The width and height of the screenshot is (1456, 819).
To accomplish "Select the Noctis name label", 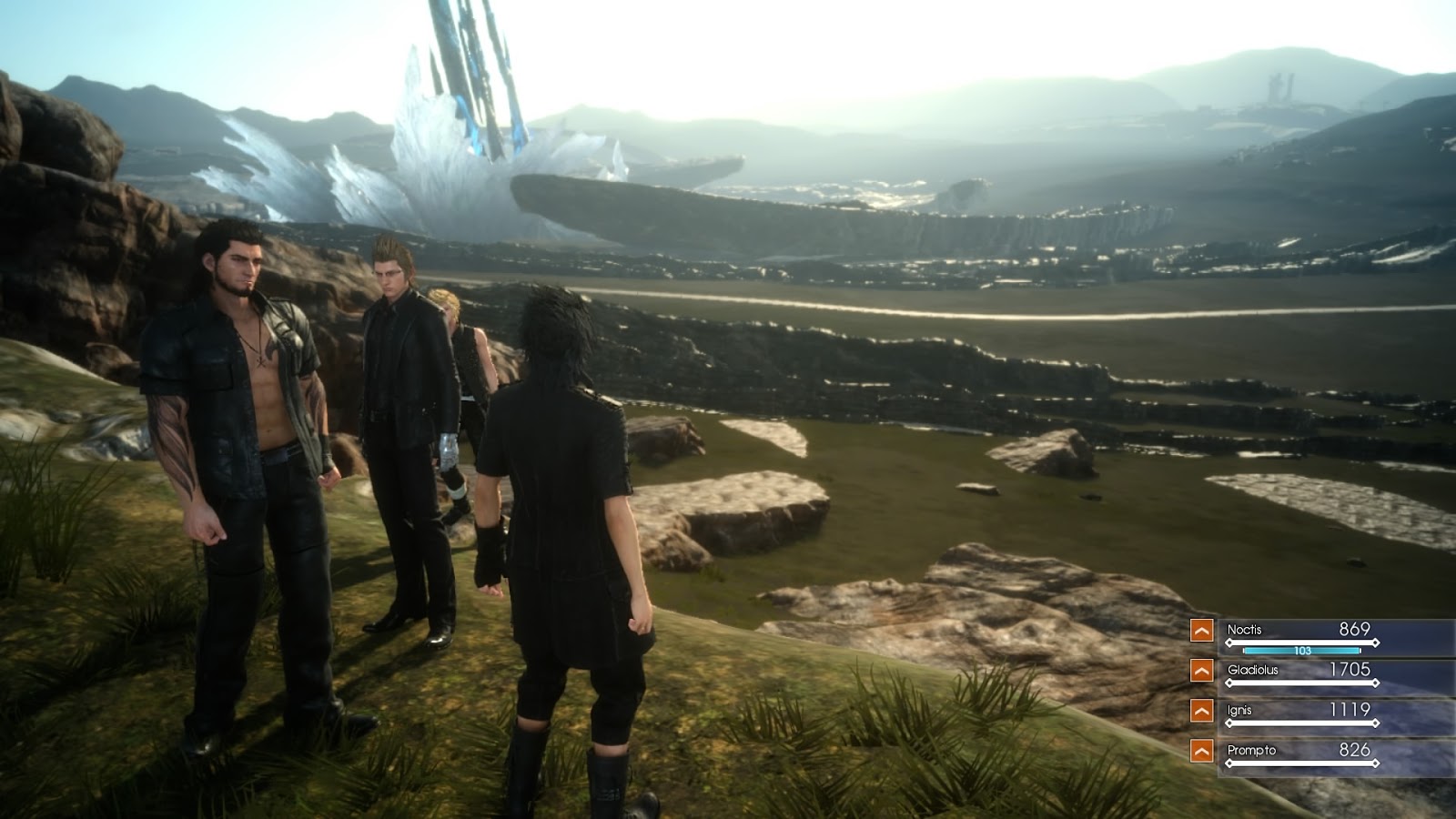I will click(x=1245, y=629).
